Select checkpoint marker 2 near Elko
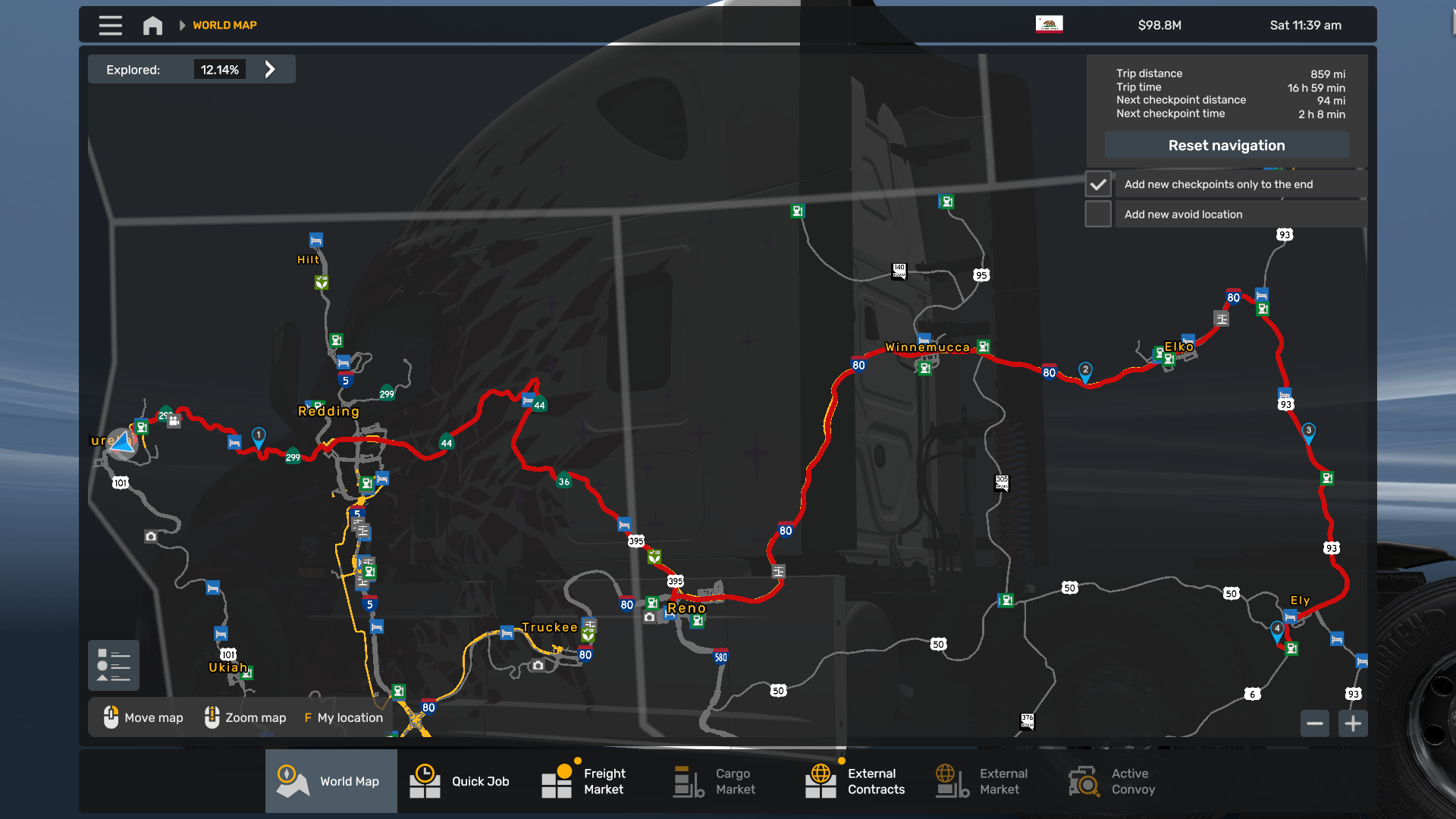The image size is (1456, 819). point(1085,371)
